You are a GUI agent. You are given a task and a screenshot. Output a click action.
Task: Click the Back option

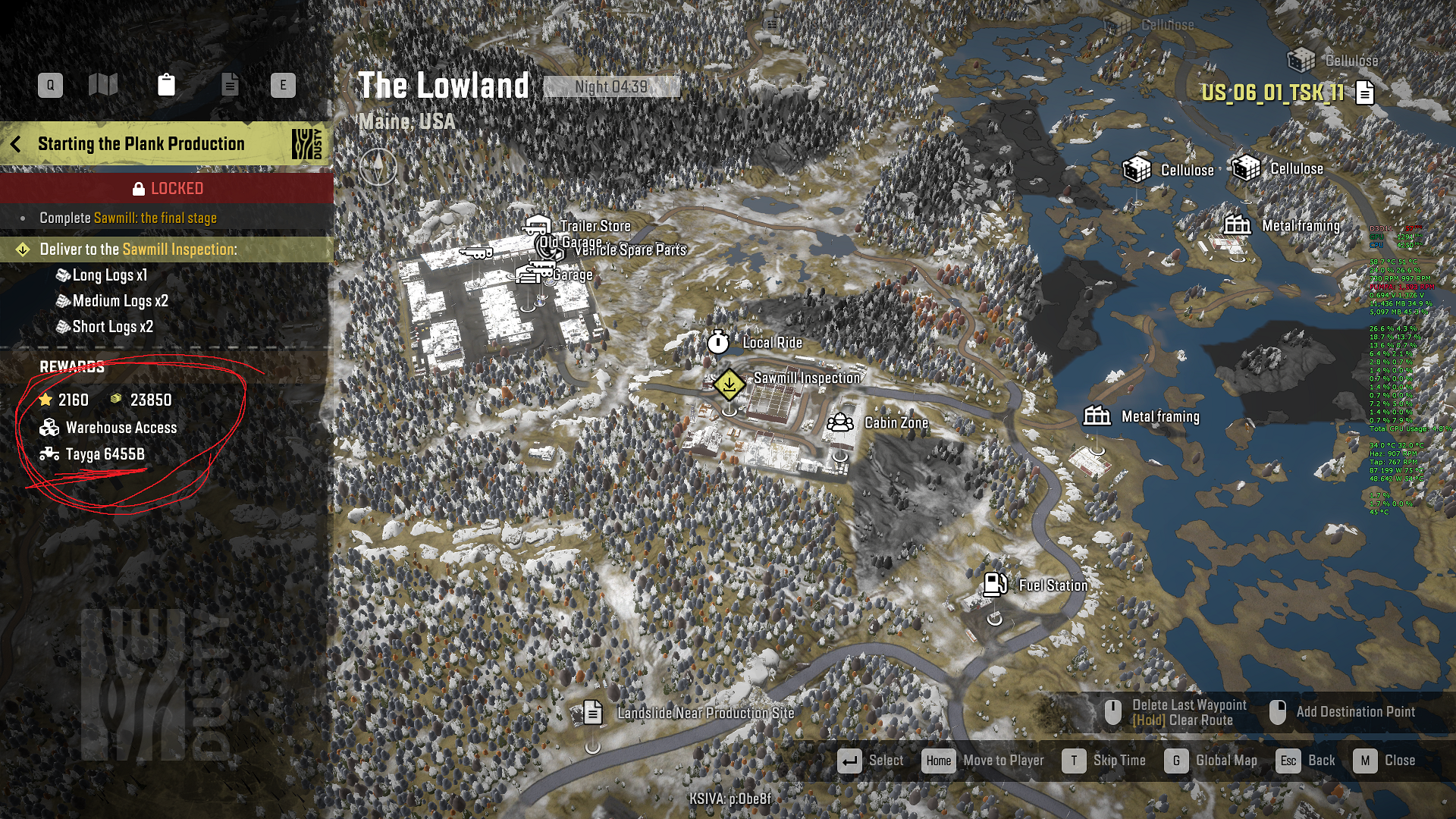coord(1288,761)
